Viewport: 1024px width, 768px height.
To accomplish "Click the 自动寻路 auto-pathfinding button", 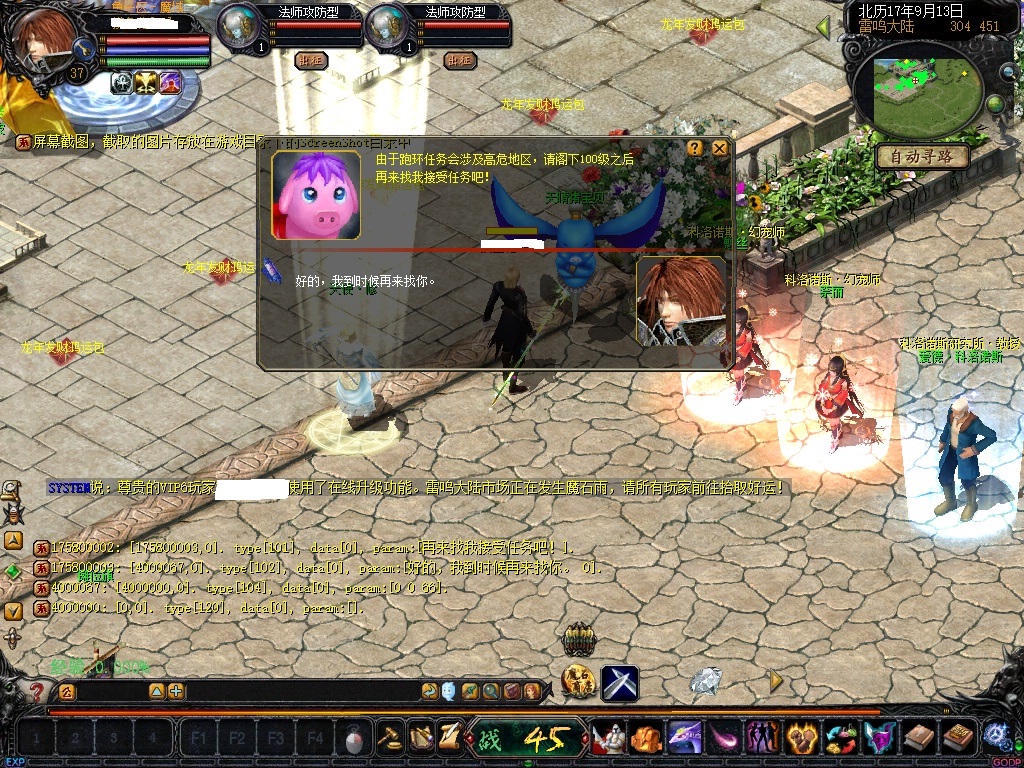I will click(x=922, y=157).
